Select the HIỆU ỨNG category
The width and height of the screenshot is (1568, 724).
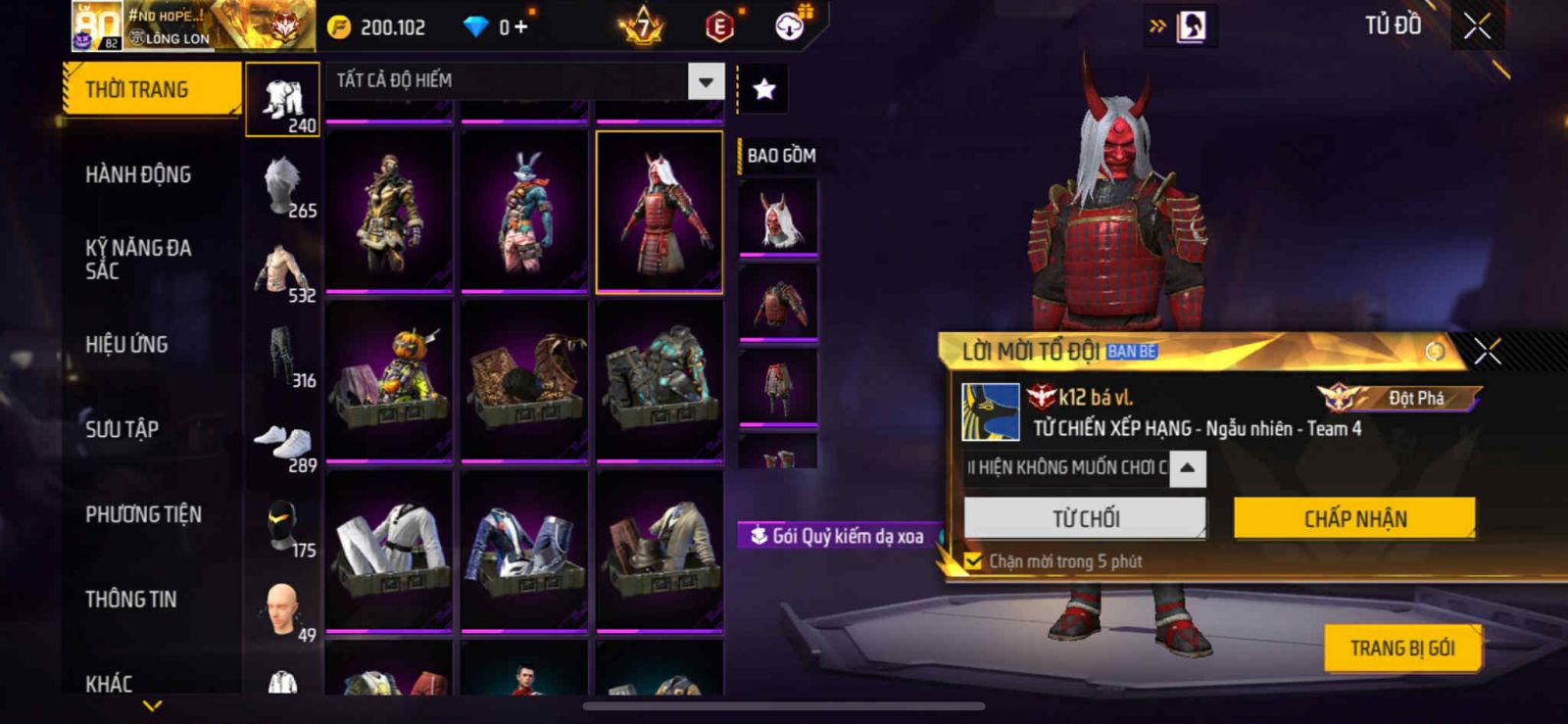tap(126, 344)
